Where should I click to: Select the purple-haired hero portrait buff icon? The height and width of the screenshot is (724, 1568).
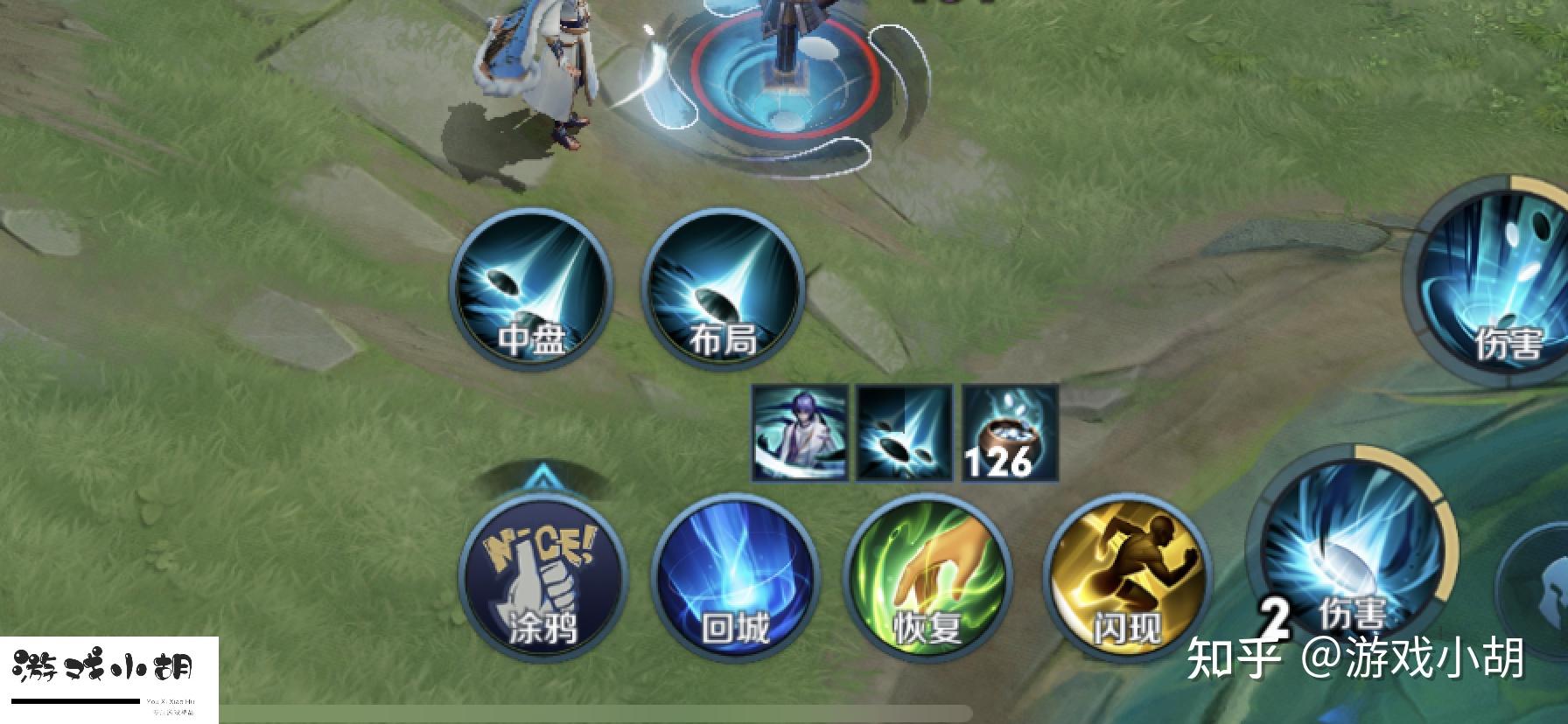(800, 433)
